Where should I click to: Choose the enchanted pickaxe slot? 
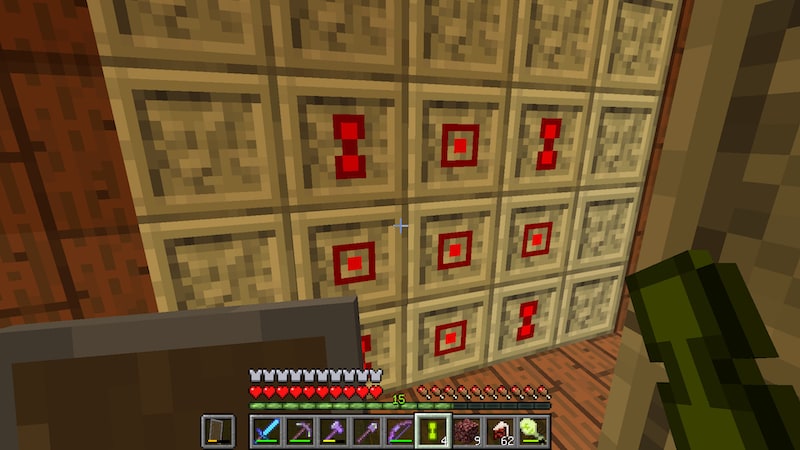(x=299, y=430)
